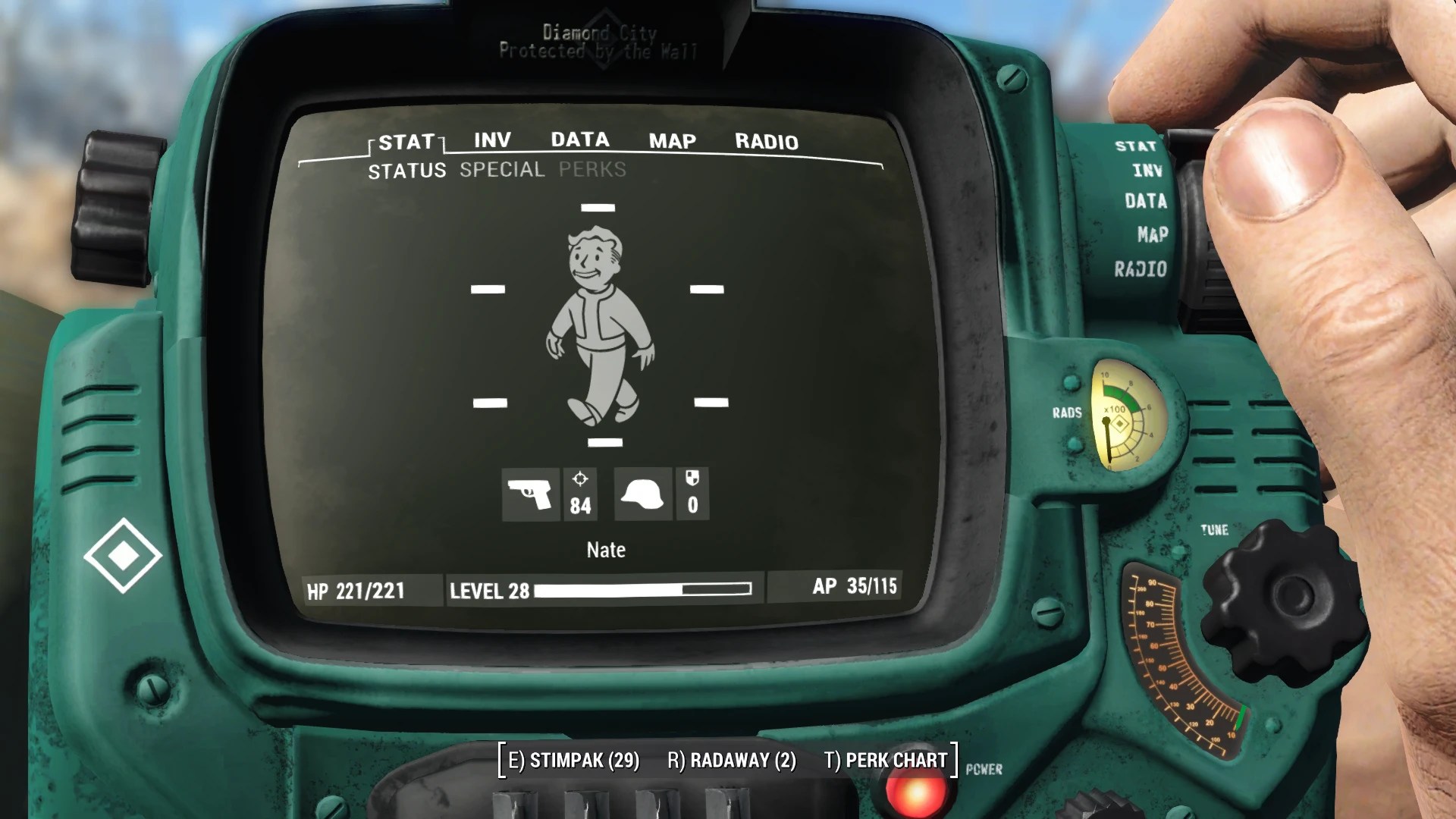
Task: Open the RADIO tab
Action: coord(767,142)
